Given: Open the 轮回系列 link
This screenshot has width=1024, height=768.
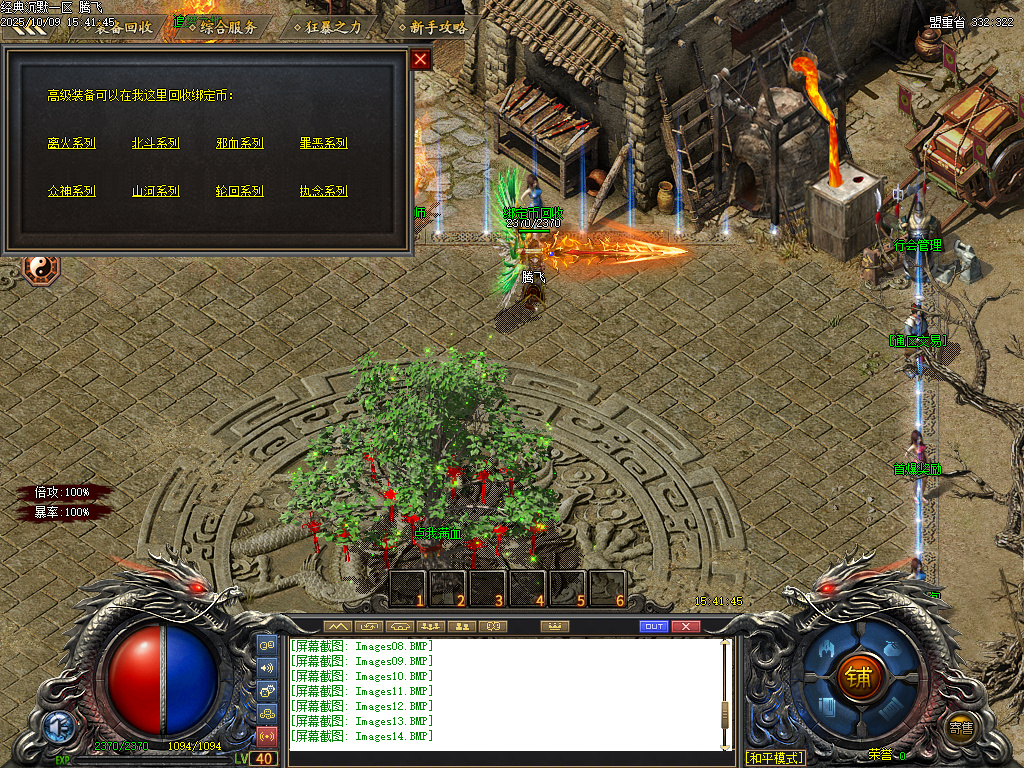Looking at the screenshot, I should (x=240, y=191).
